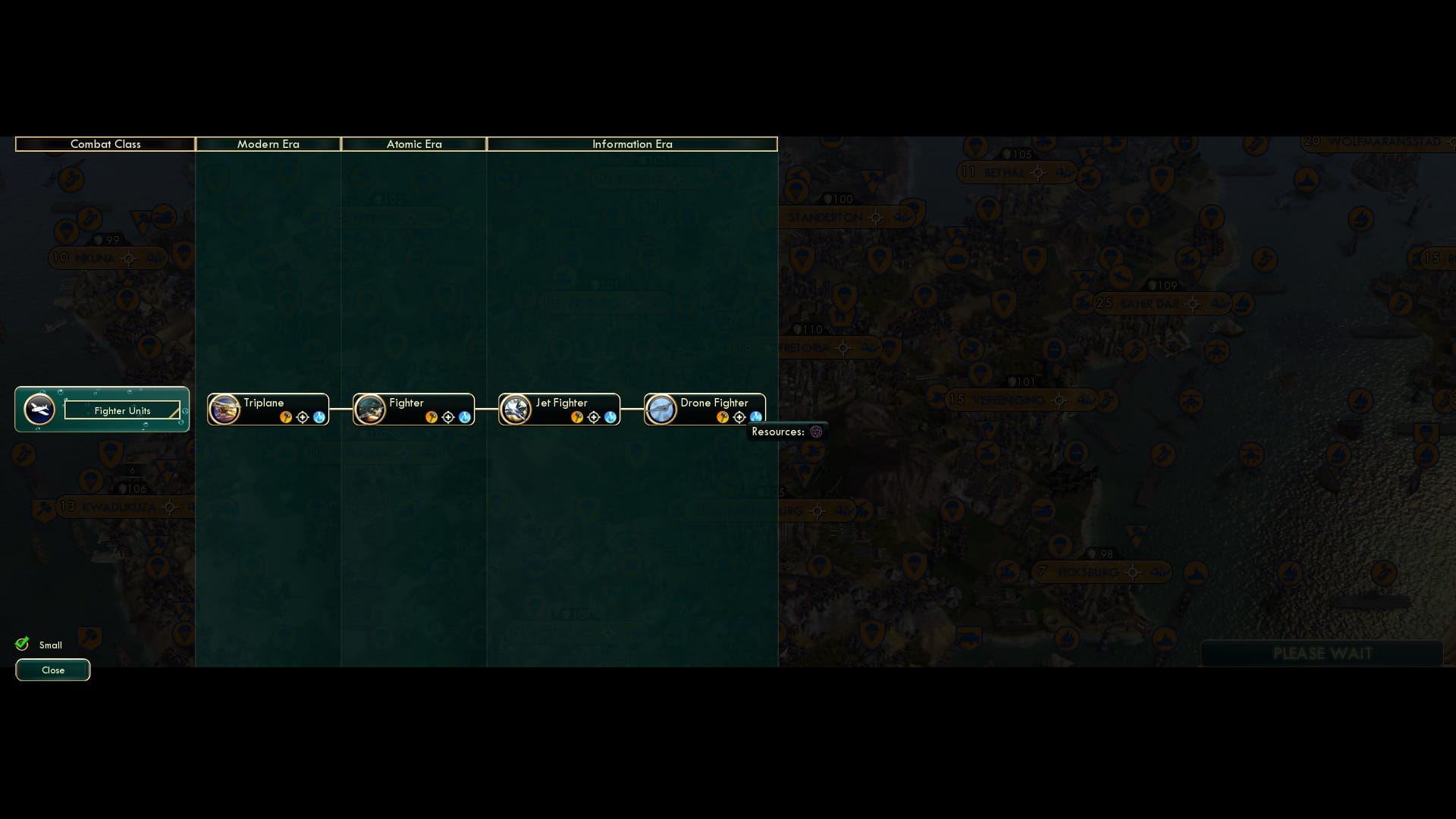Toggle the Small display checkbox
Viewport: 1456px width, 819px height.
pyautogui.click(x=20, y=642)
